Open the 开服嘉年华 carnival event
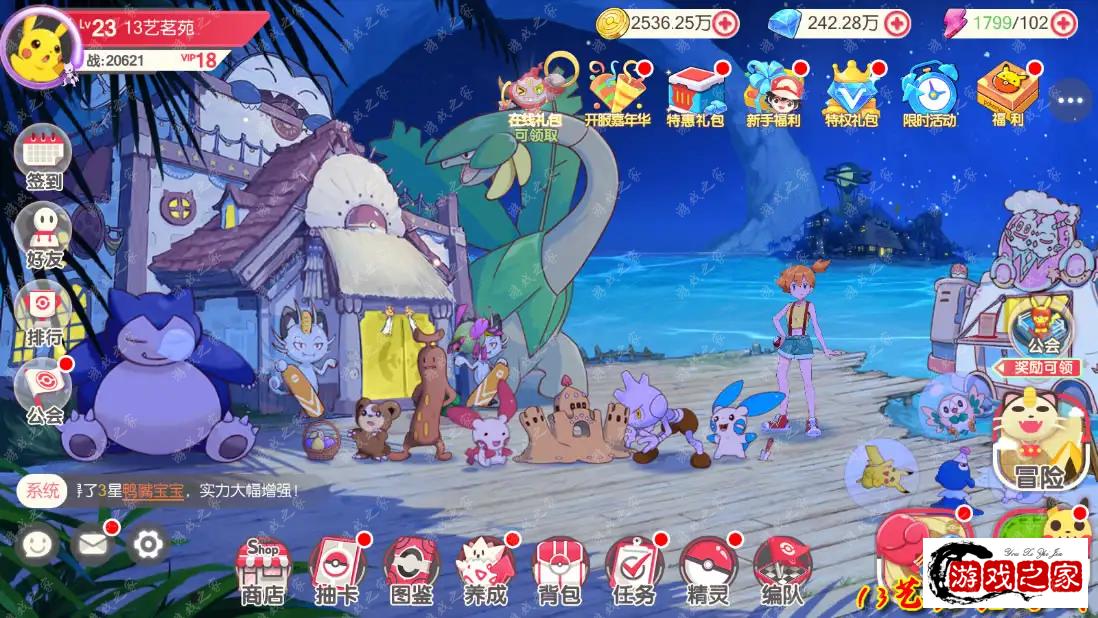The image size is (1098, 618). (616, 93)
